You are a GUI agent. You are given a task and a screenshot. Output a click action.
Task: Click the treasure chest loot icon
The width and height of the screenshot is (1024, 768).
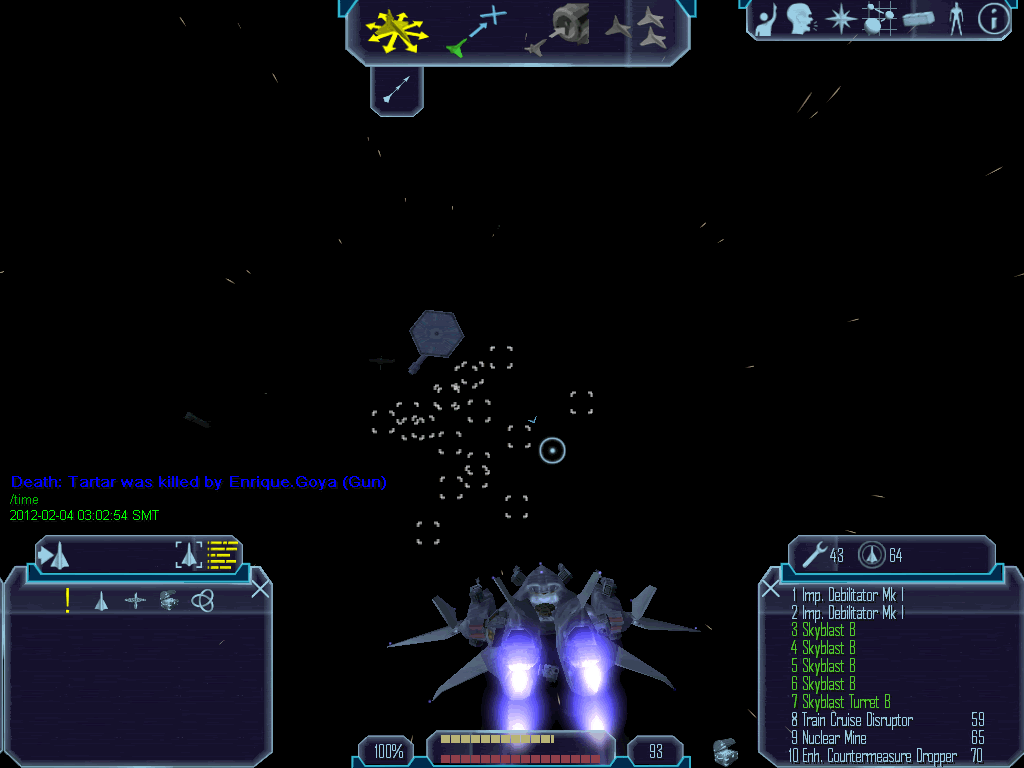tap(726, 750)
